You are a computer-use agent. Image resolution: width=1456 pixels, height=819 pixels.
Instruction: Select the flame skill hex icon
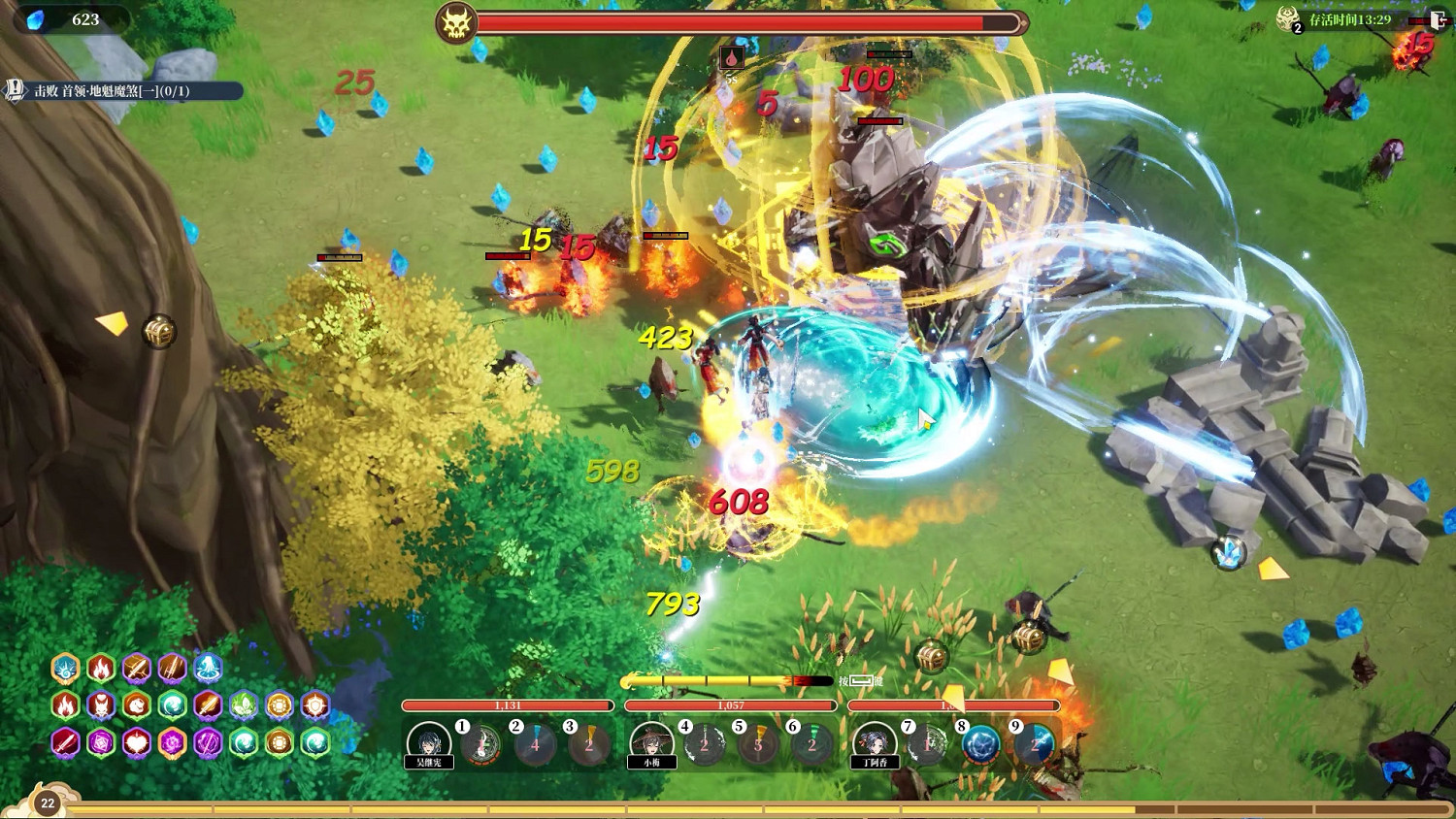tap(100, 669)
